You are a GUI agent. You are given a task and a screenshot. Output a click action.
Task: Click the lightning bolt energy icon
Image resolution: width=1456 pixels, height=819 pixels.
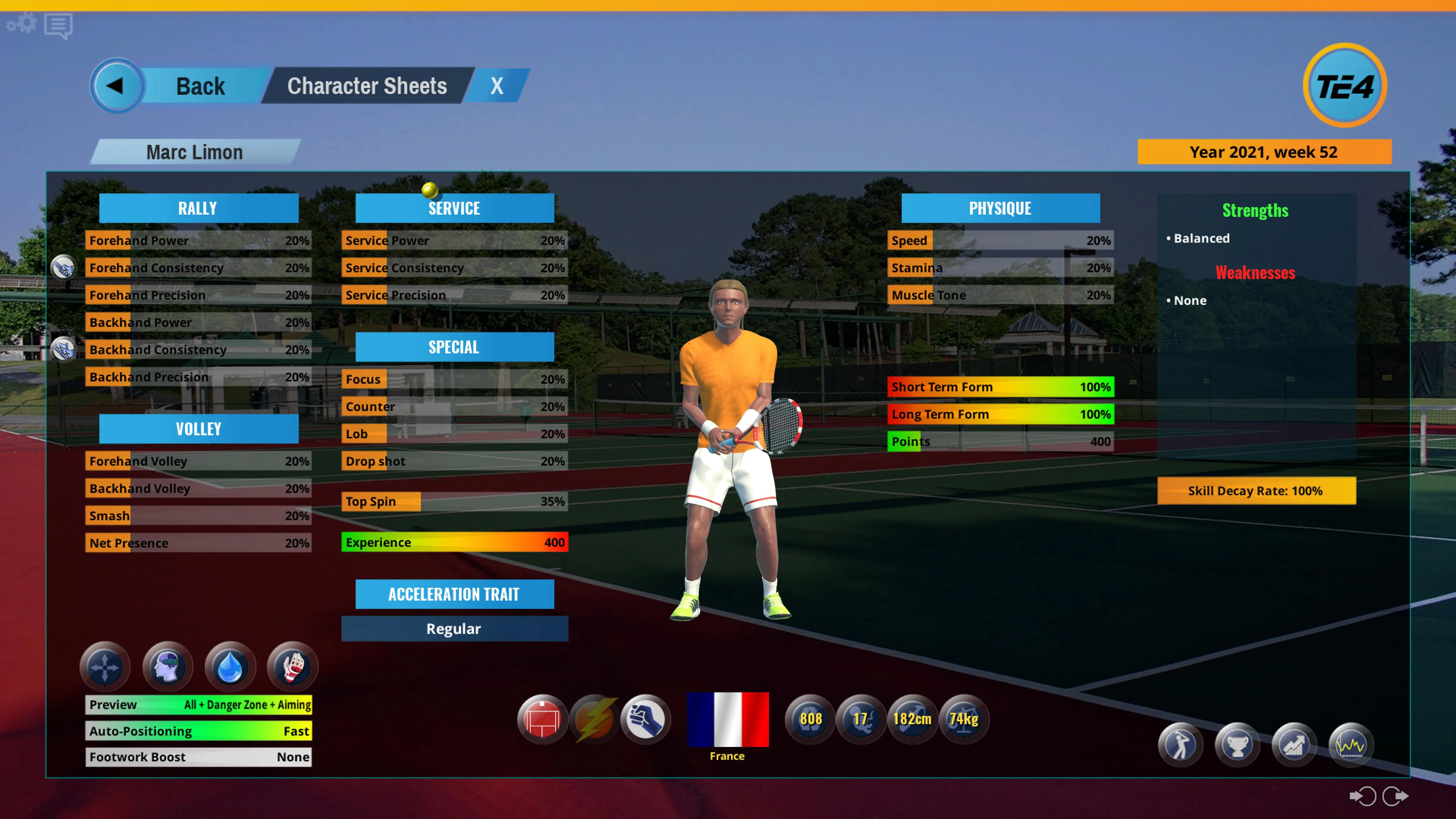click(x=594, y=719)
